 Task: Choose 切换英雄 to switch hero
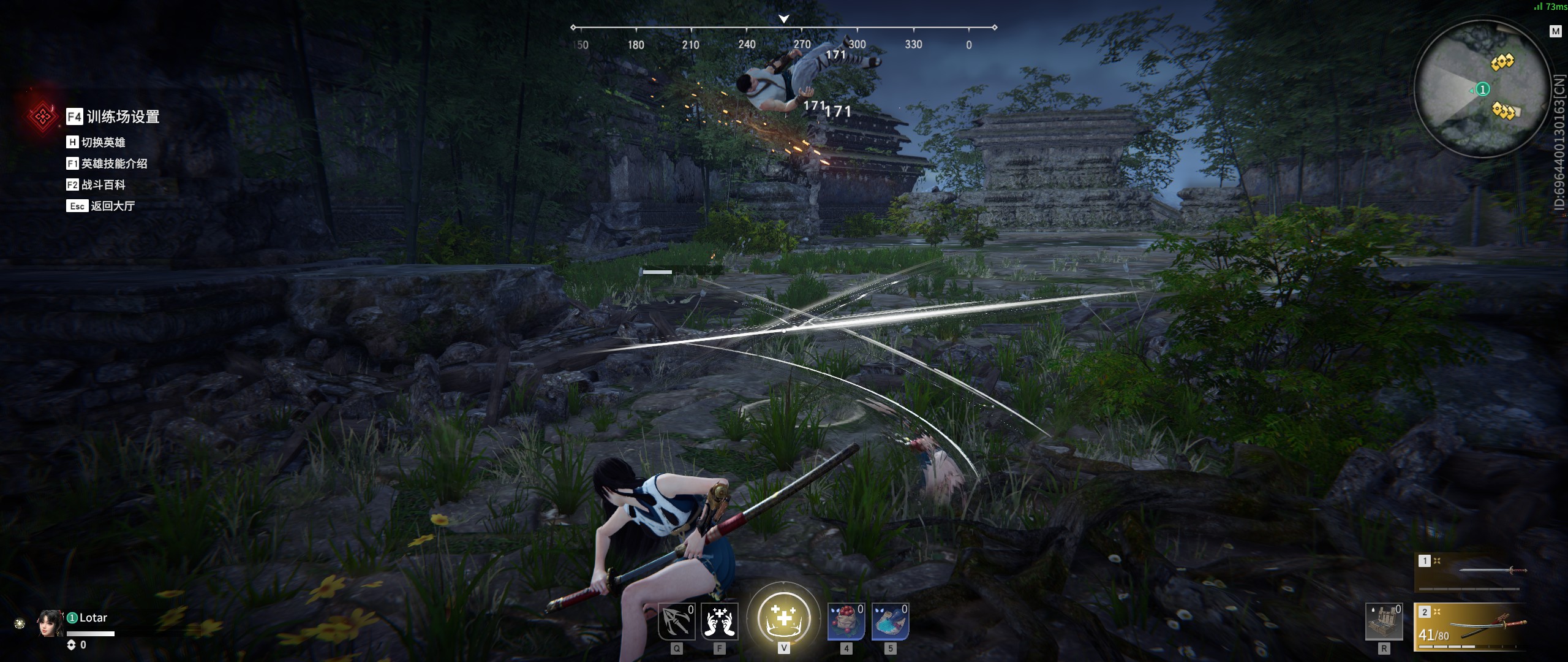[96, 142]
